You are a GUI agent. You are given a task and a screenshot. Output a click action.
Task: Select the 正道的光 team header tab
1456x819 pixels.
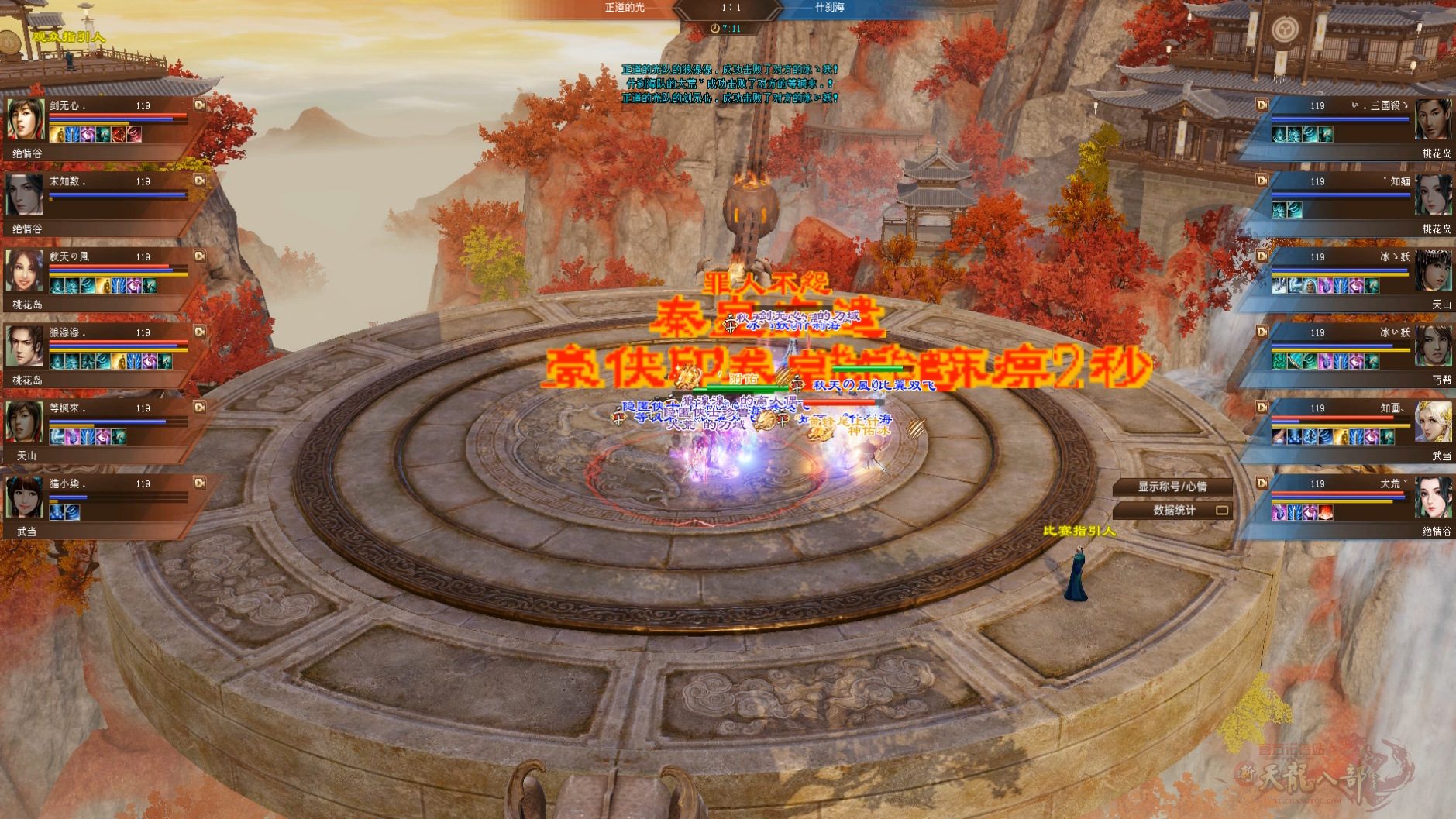(x=625, y=9)
